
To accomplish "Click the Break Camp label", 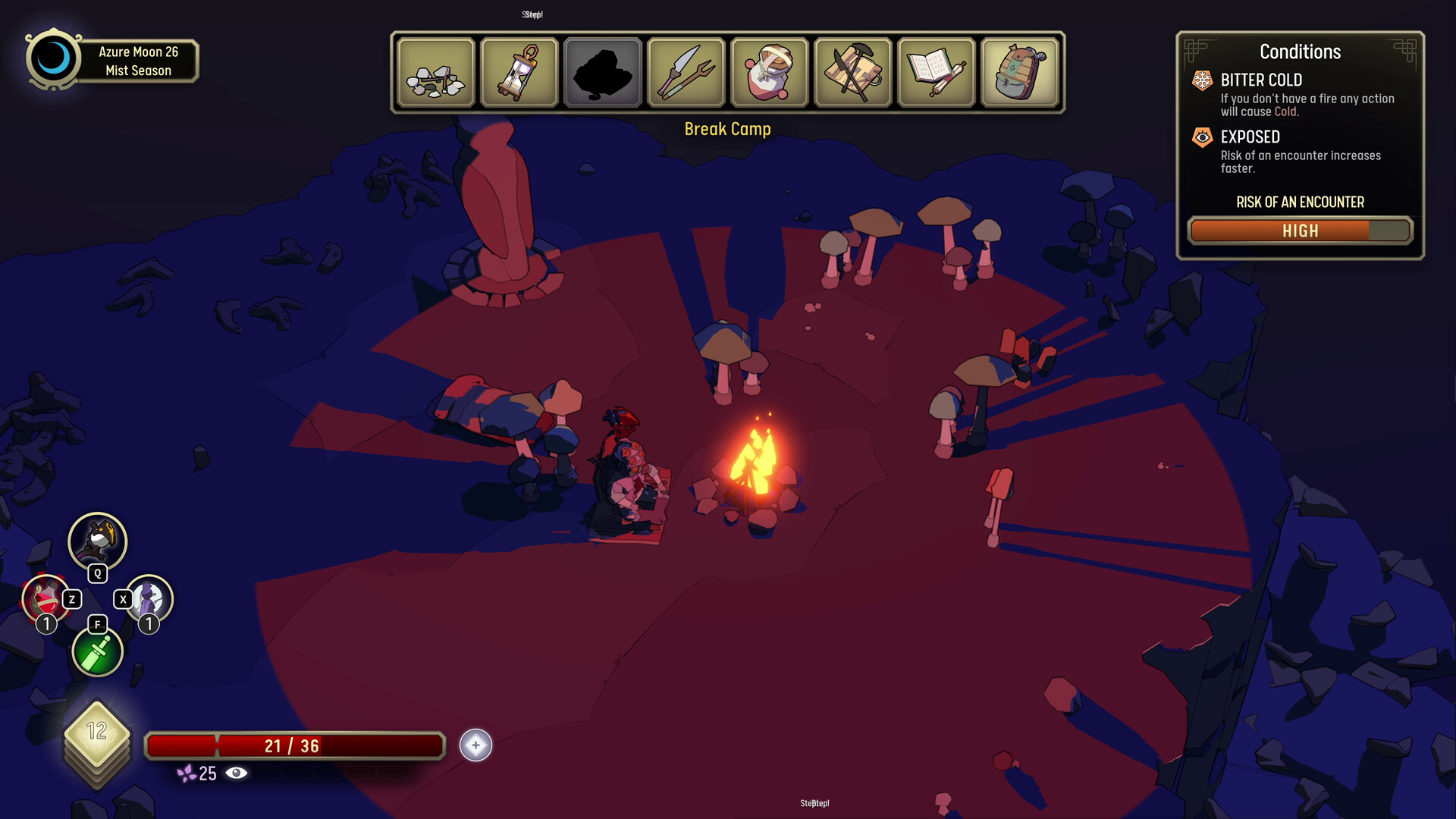I will click(727, 129).
